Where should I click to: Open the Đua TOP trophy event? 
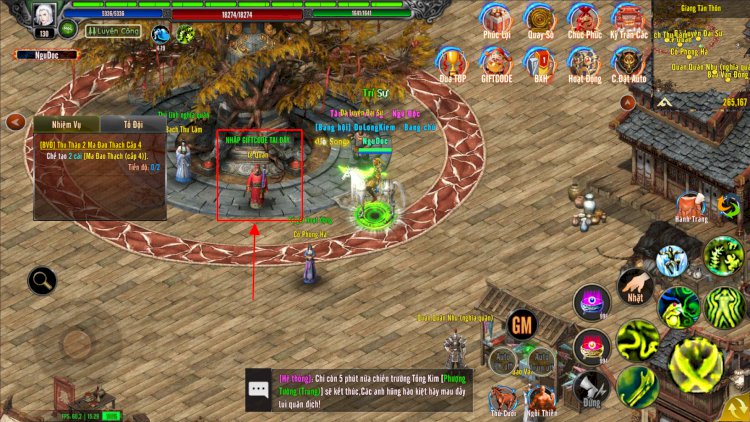[453, 62]
